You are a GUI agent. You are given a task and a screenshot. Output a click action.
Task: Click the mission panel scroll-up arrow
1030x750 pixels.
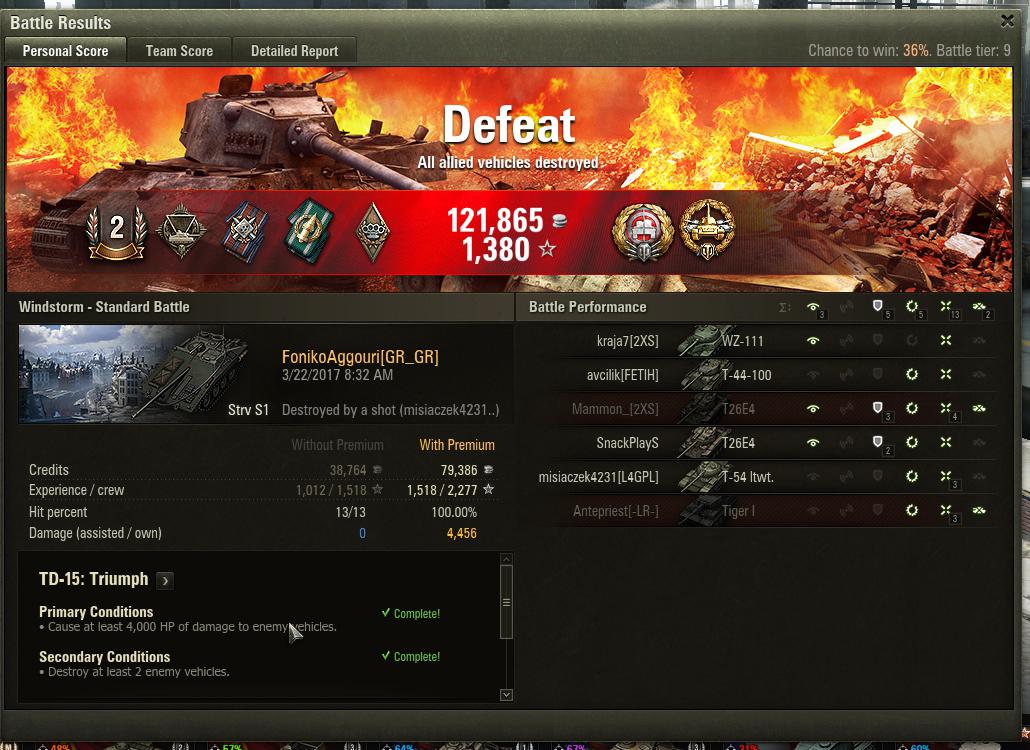506,560
